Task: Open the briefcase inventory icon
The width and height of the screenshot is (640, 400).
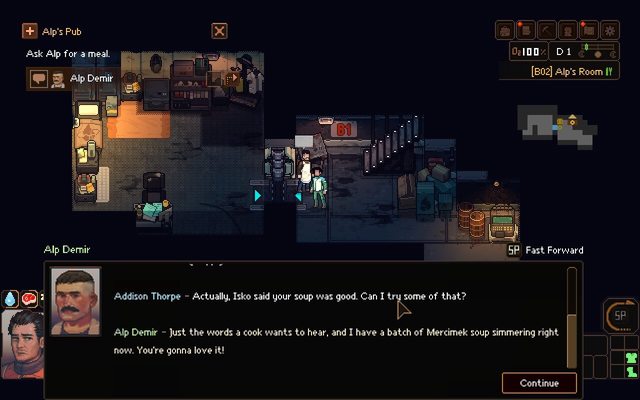Action: [505, 30]
